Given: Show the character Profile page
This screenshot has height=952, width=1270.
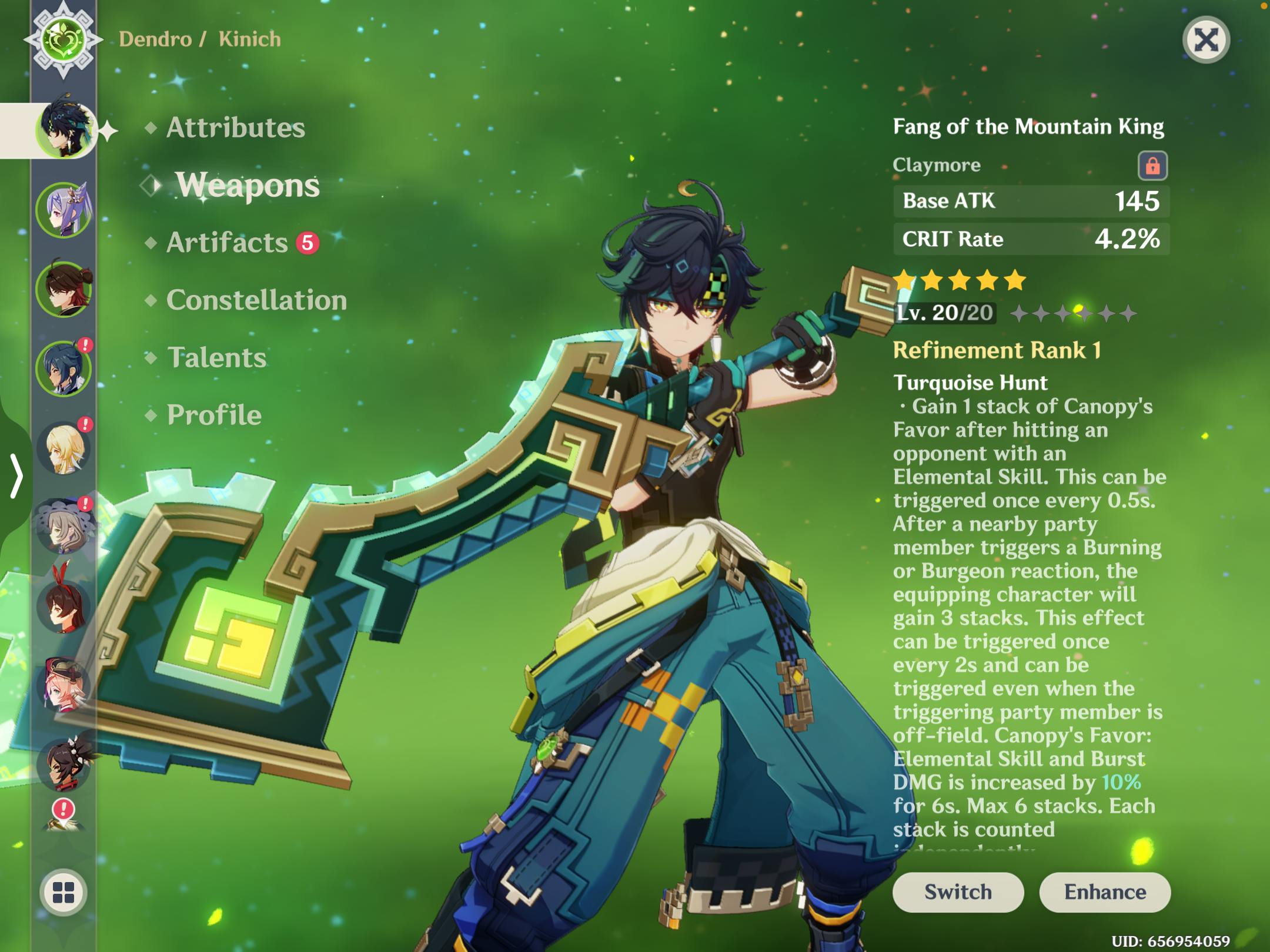Looking at the screenshot, I should pyautogui.click(x=214, y=415).
